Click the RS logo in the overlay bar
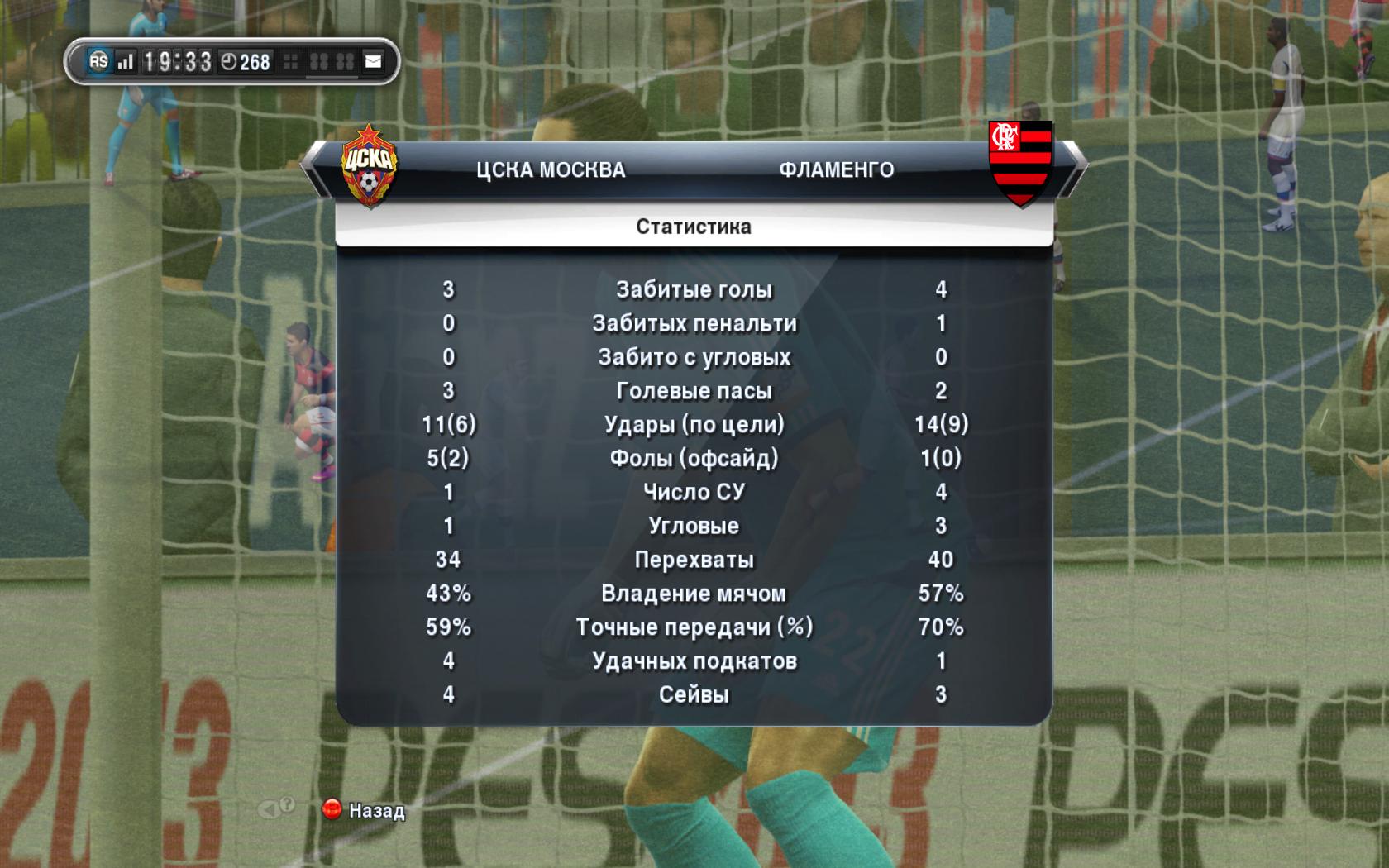Screen dimensions: 1389x868 (x=98, y=61)
